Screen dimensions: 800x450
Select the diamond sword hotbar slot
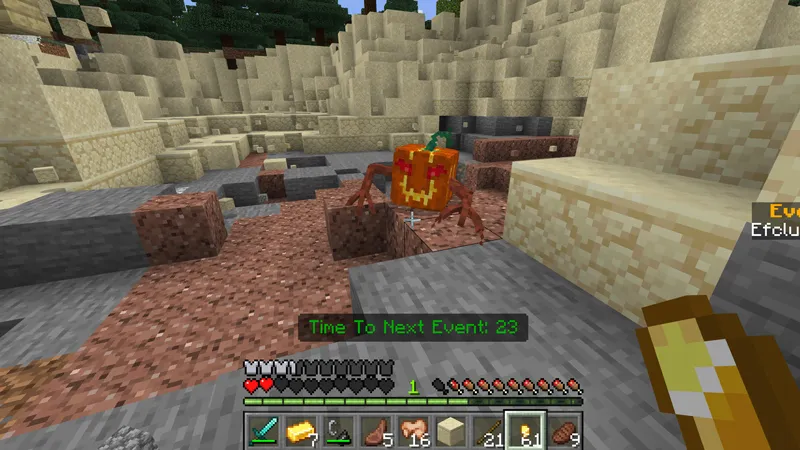[x=262, y=431]
